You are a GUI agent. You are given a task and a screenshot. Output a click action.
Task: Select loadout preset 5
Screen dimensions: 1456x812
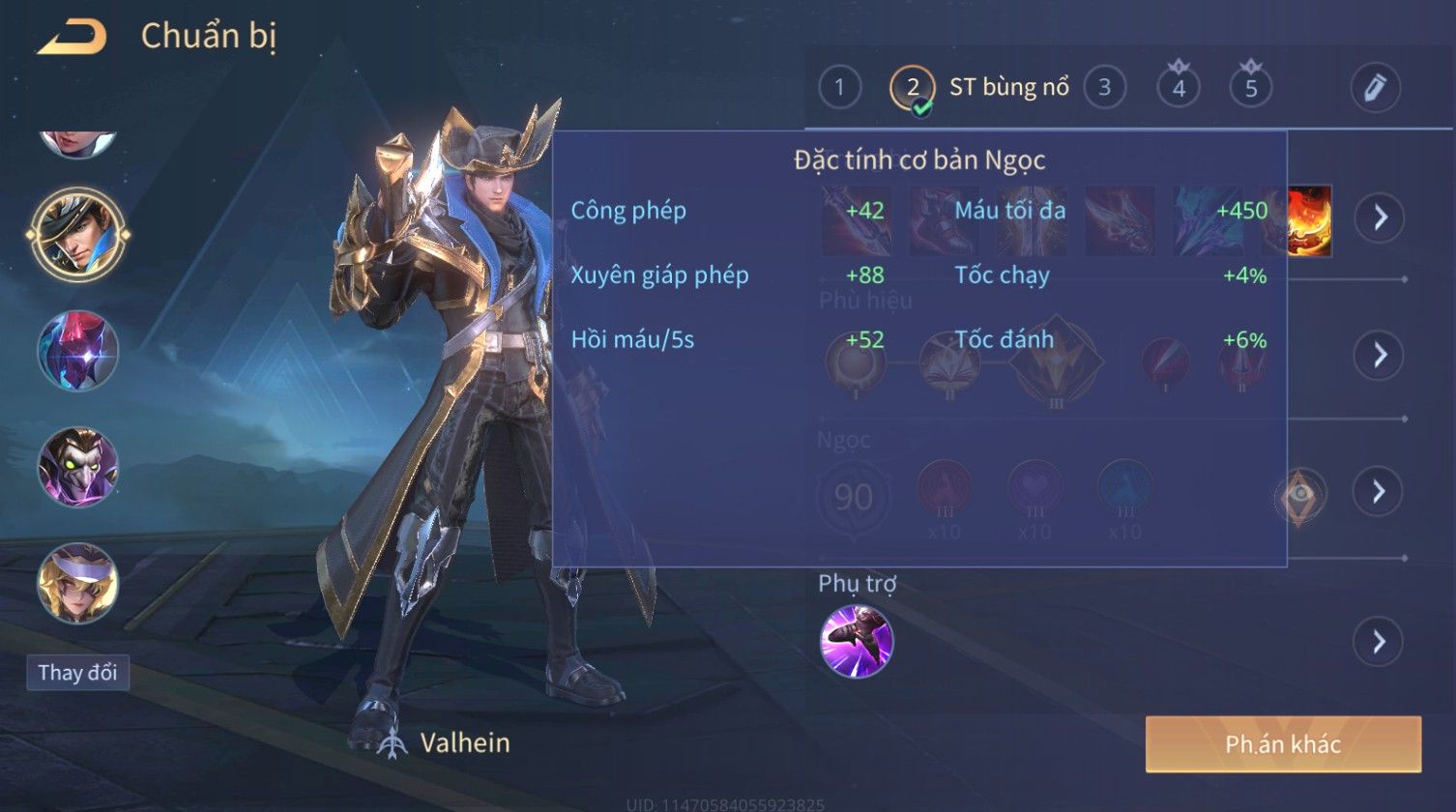click(1251, 88)
